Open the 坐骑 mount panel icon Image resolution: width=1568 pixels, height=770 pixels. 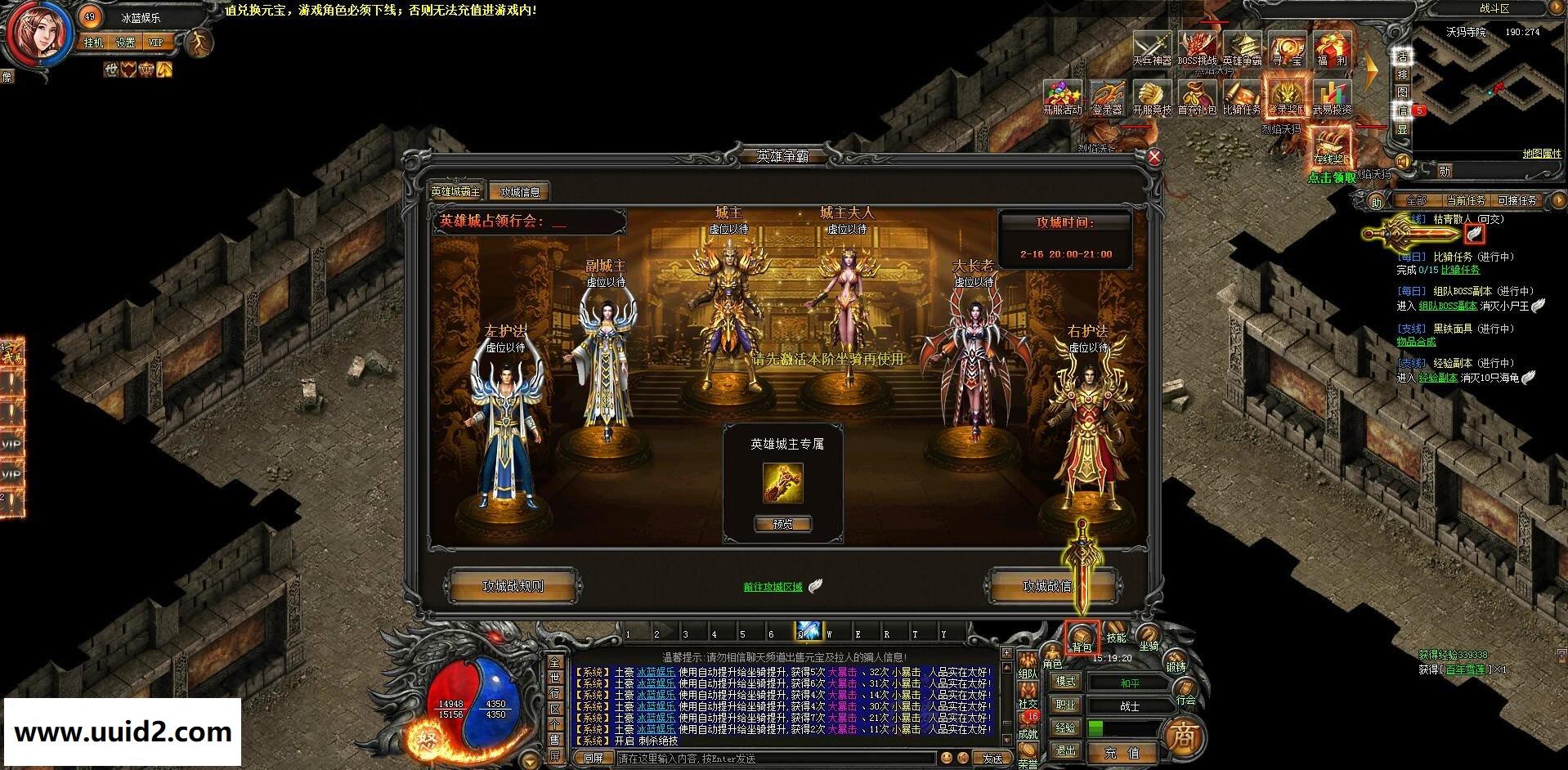click(x=1150, y=636)
